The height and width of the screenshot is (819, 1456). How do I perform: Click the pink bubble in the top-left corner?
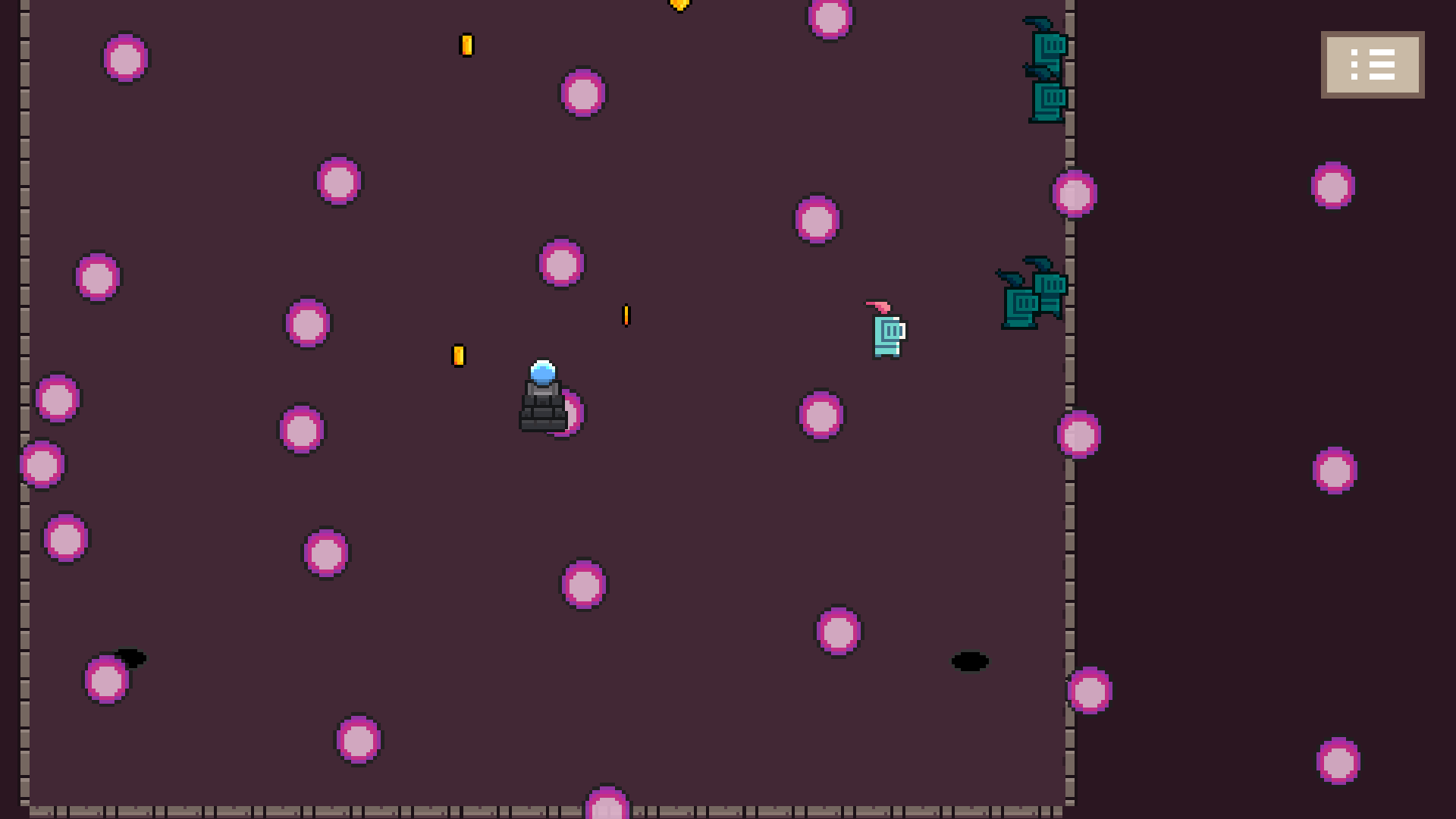[x=124, y=58]
